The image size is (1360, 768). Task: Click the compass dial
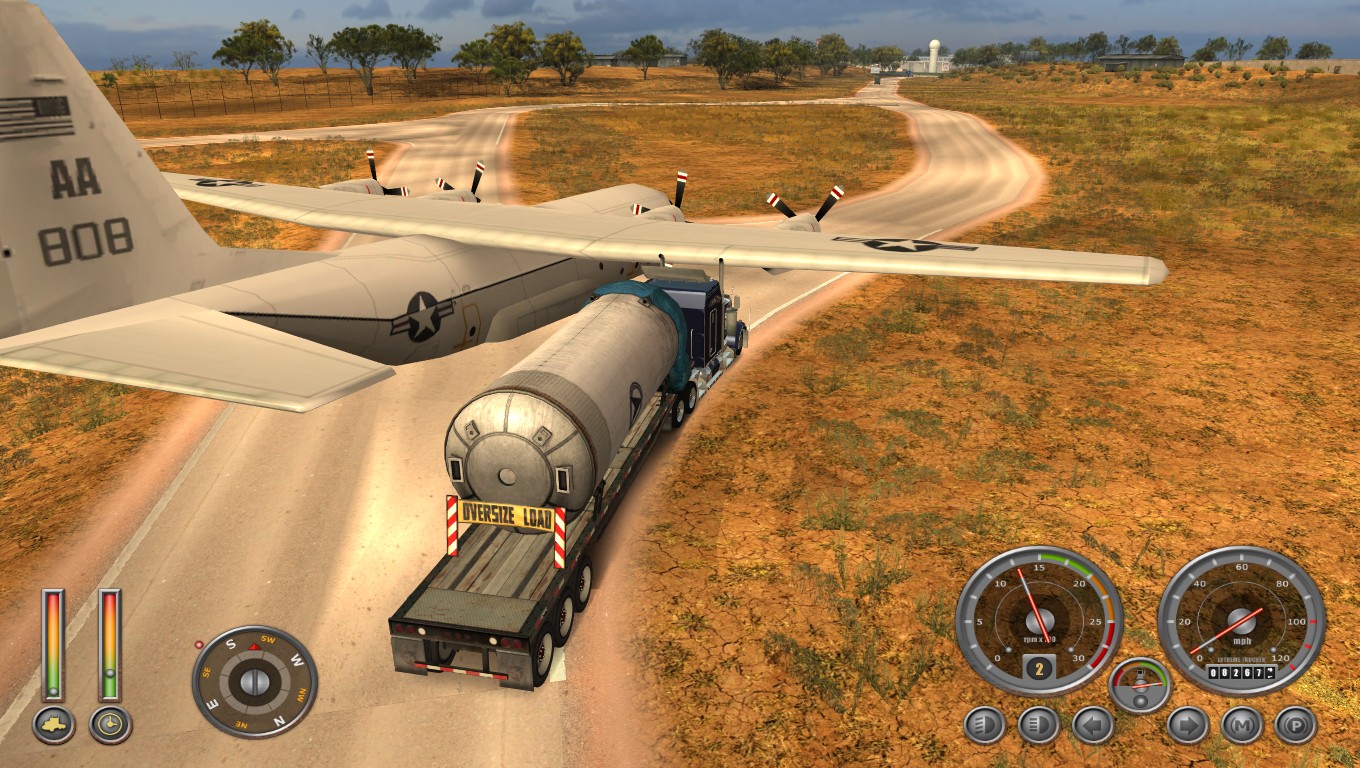click(x=254, y=682)
